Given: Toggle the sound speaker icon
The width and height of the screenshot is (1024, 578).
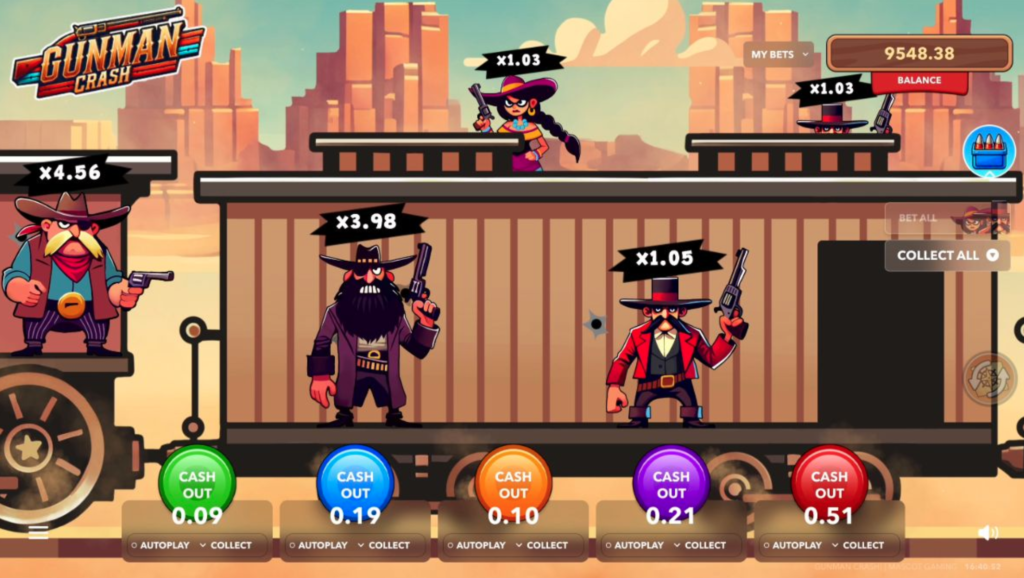Looking at the screenshot, I should [x=988, y=533].
